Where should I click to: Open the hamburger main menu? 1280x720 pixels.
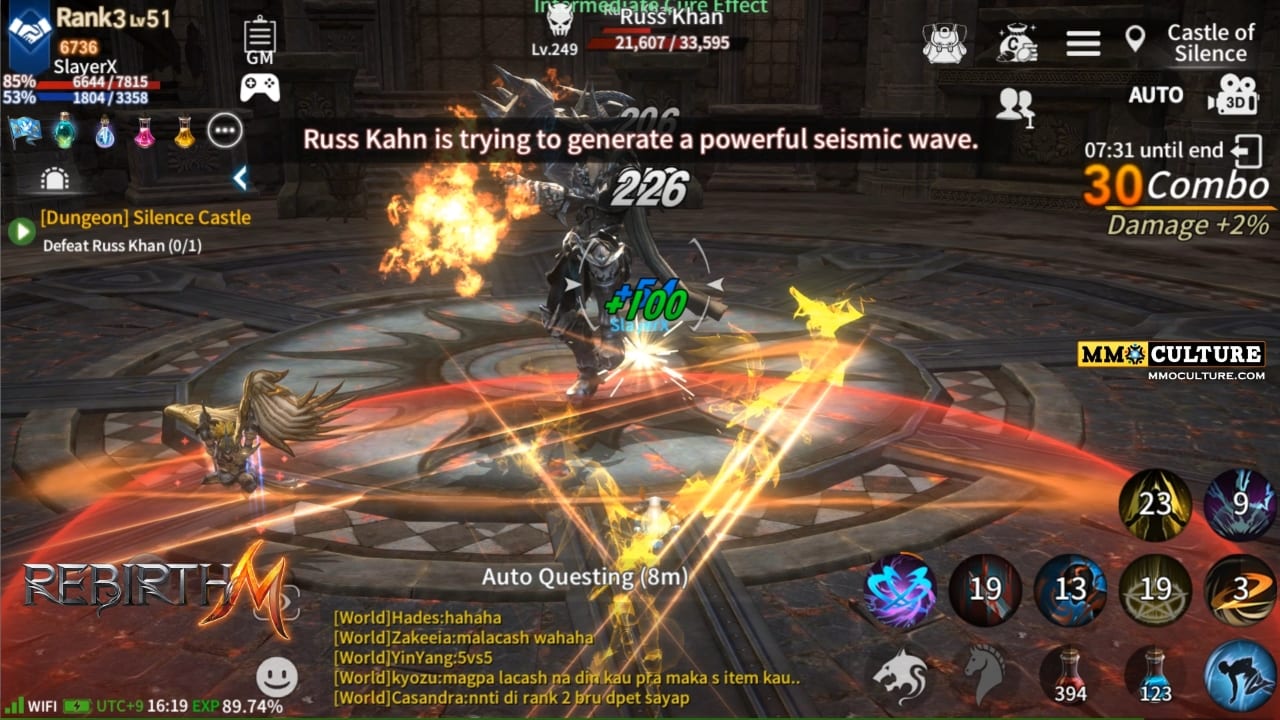point(1083,43)
